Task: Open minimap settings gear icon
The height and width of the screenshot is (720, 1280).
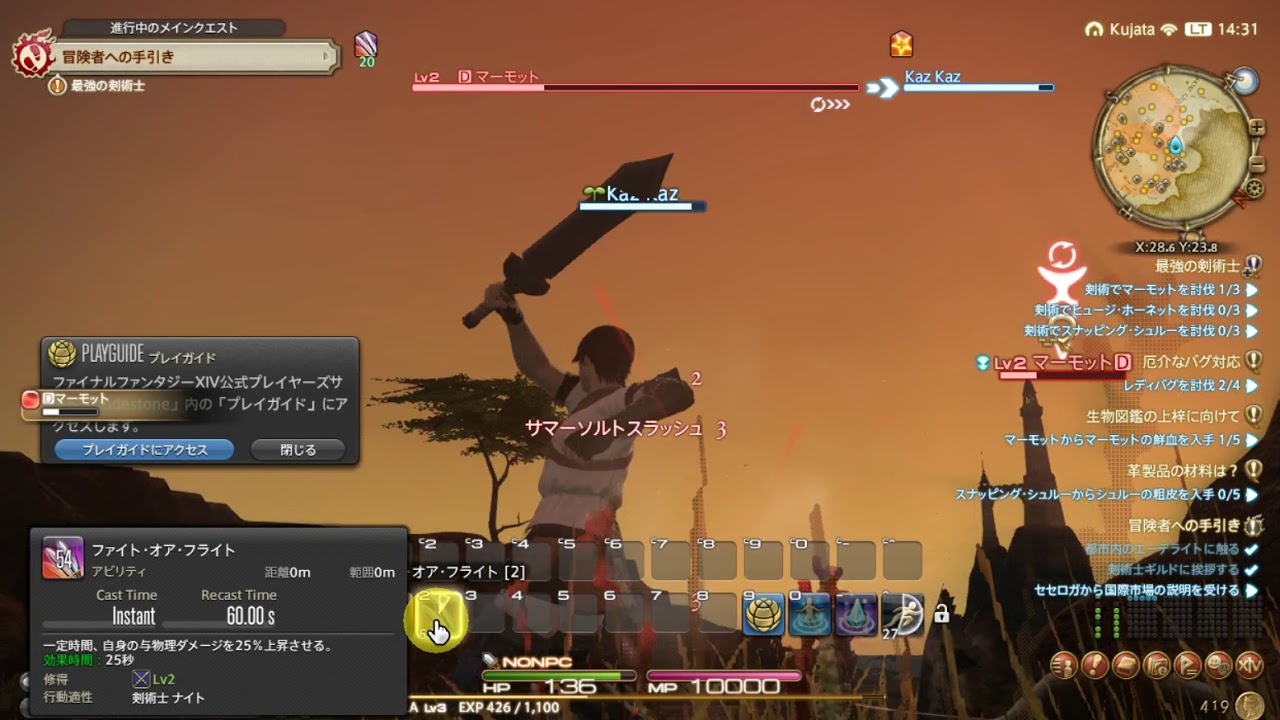Action: click(x=1255, y=188)
